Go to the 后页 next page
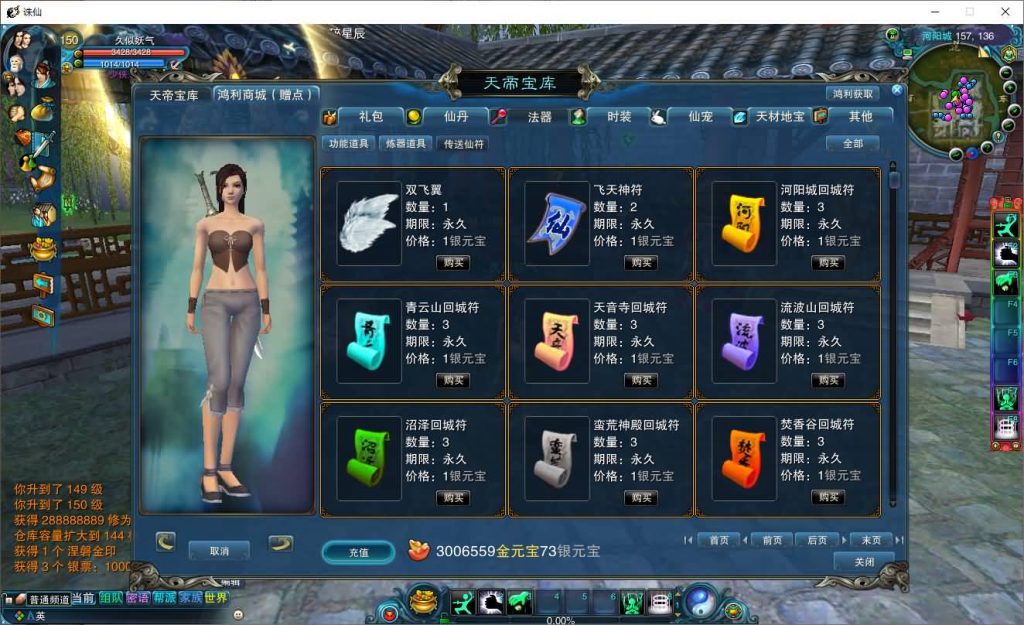 [x=817, y=540]
